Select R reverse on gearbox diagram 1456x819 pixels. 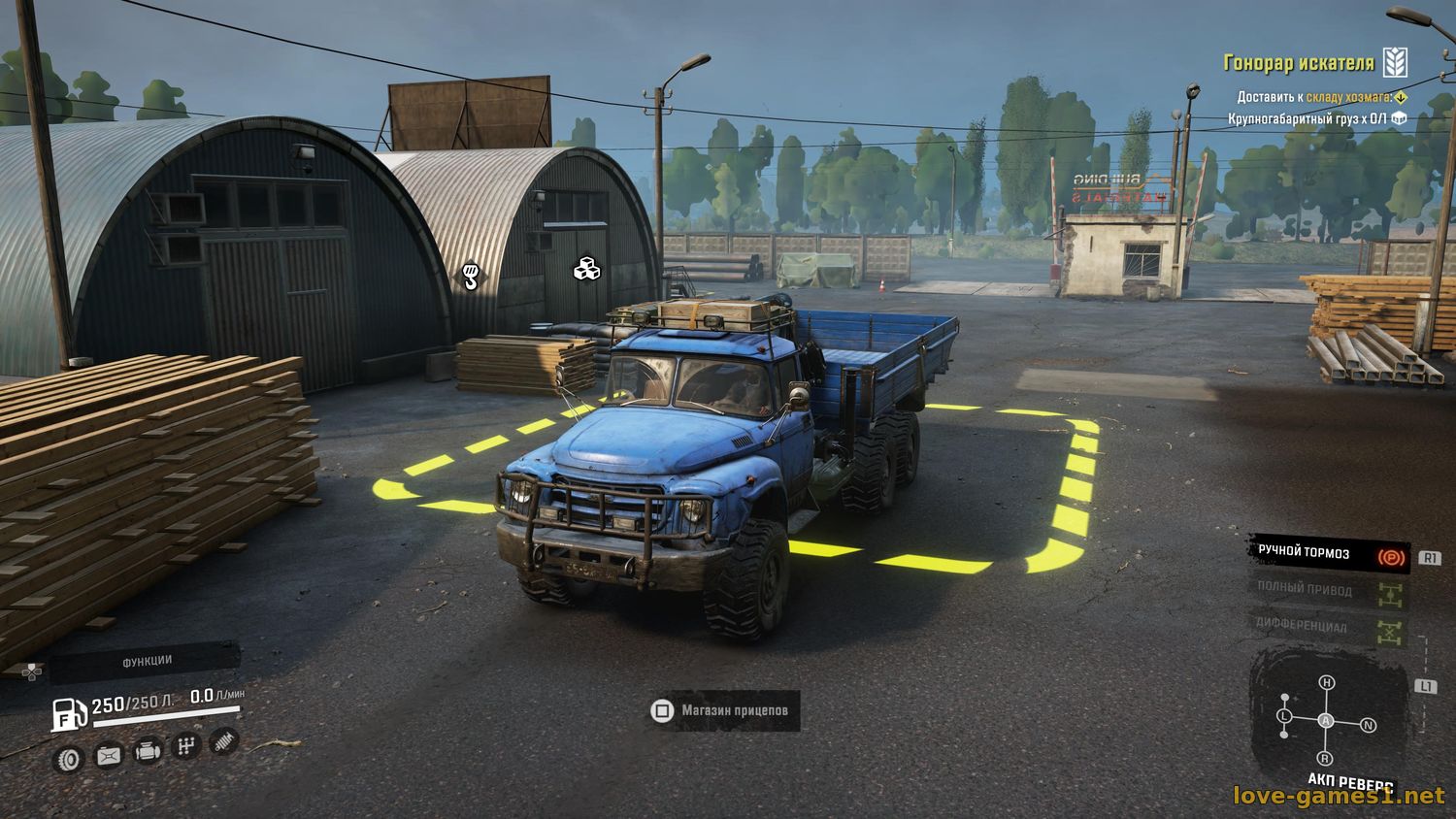coord(1325,758)
